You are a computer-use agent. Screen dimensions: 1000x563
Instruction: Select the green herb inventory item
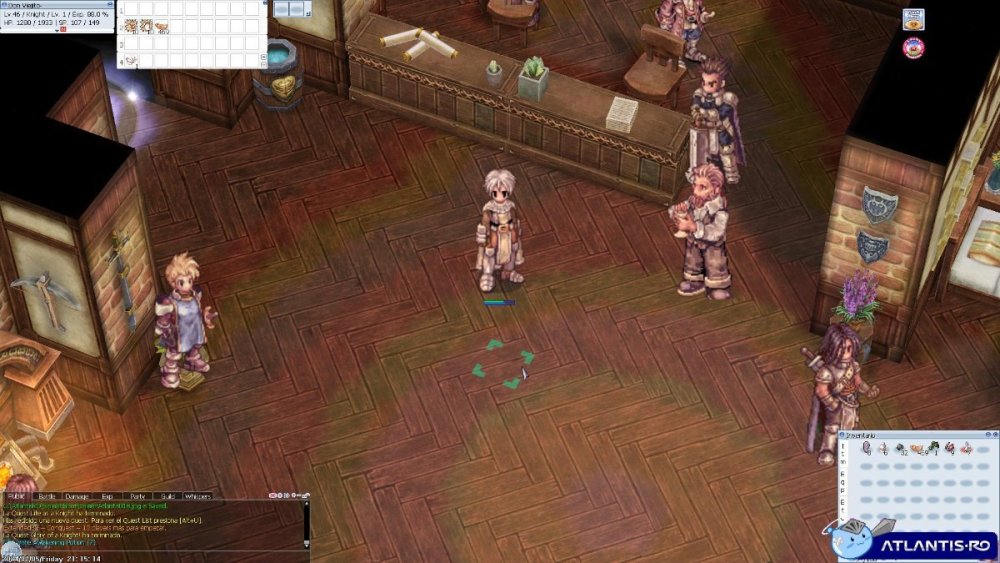933,449
